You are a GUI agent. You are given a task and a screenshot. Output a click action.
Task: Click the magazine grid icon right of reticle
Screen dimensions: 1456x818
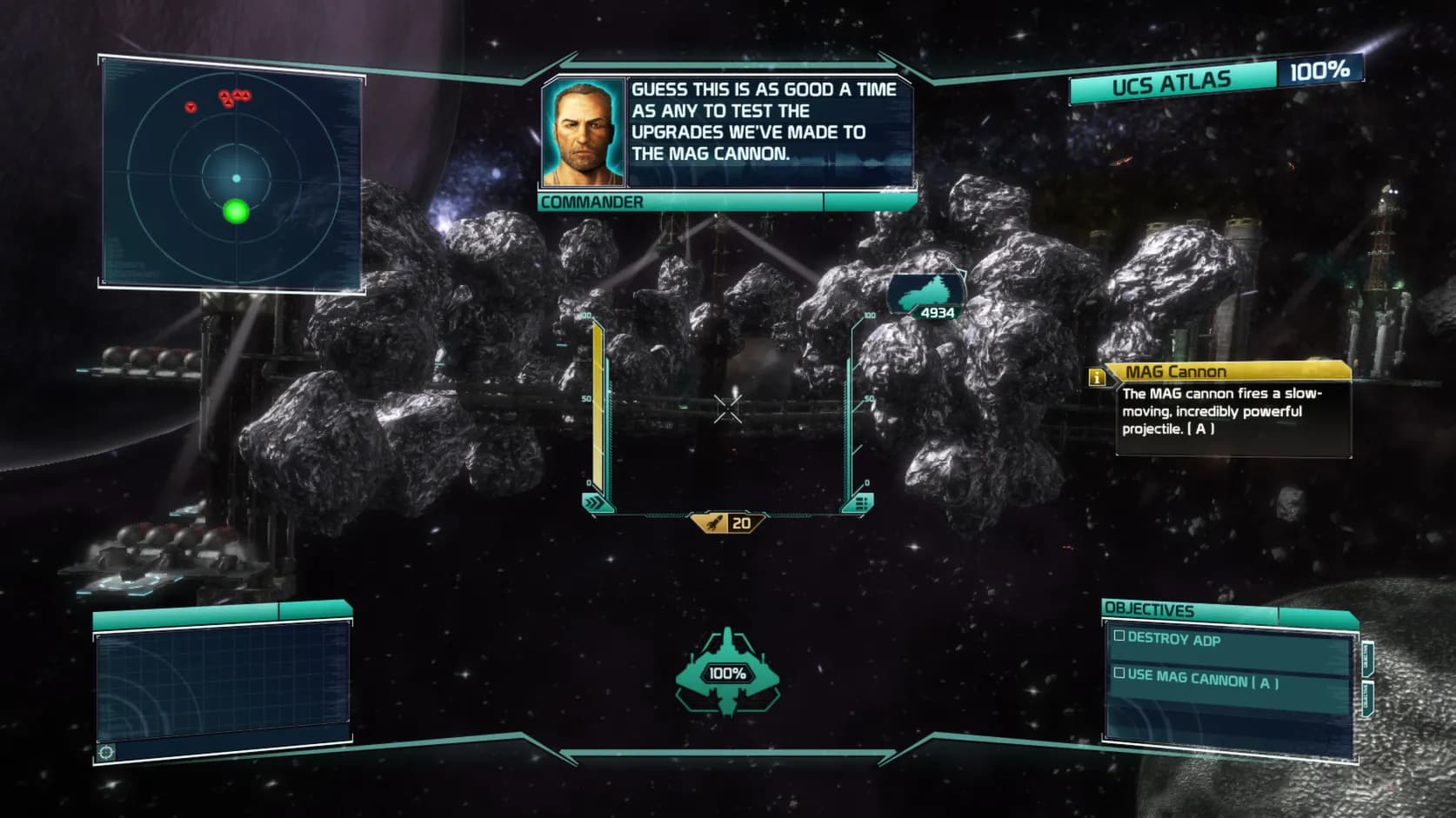tap(862, 502)
